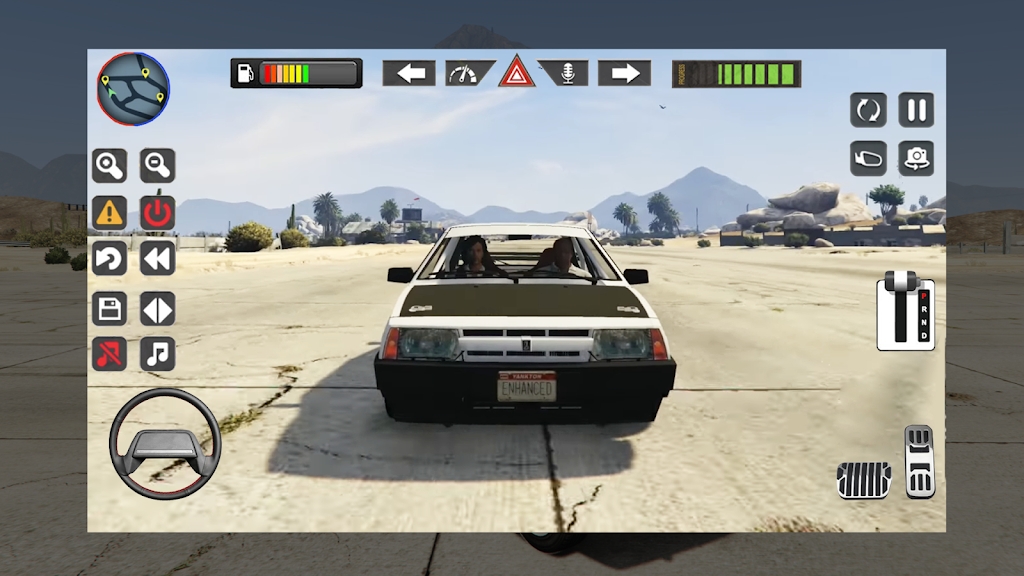Tap the yellow warning triangle button

point(110,212)
